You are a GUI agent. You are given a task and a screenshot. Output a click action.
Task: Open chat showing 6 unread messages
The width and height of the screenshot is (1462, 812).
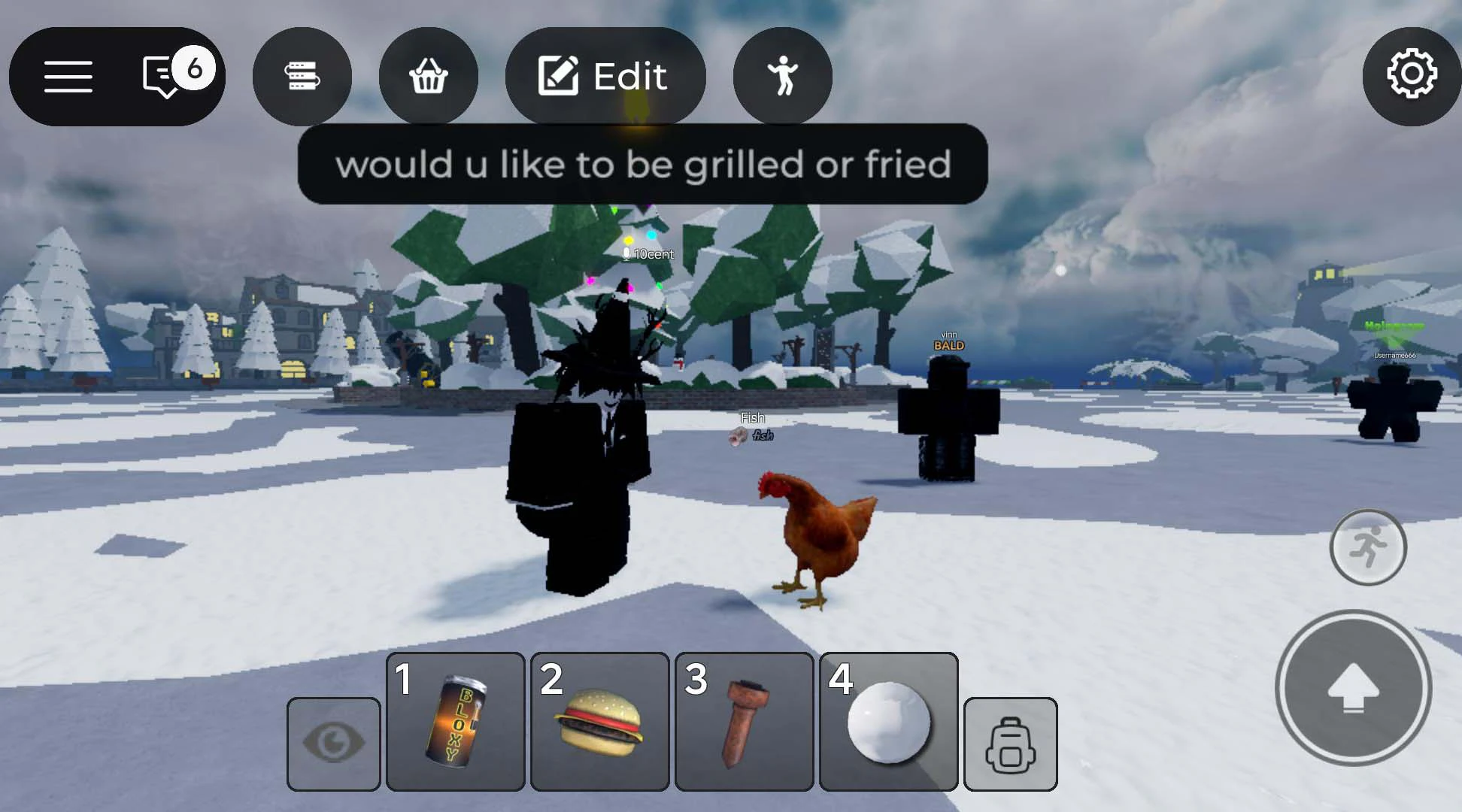click(x=160, y=76)
